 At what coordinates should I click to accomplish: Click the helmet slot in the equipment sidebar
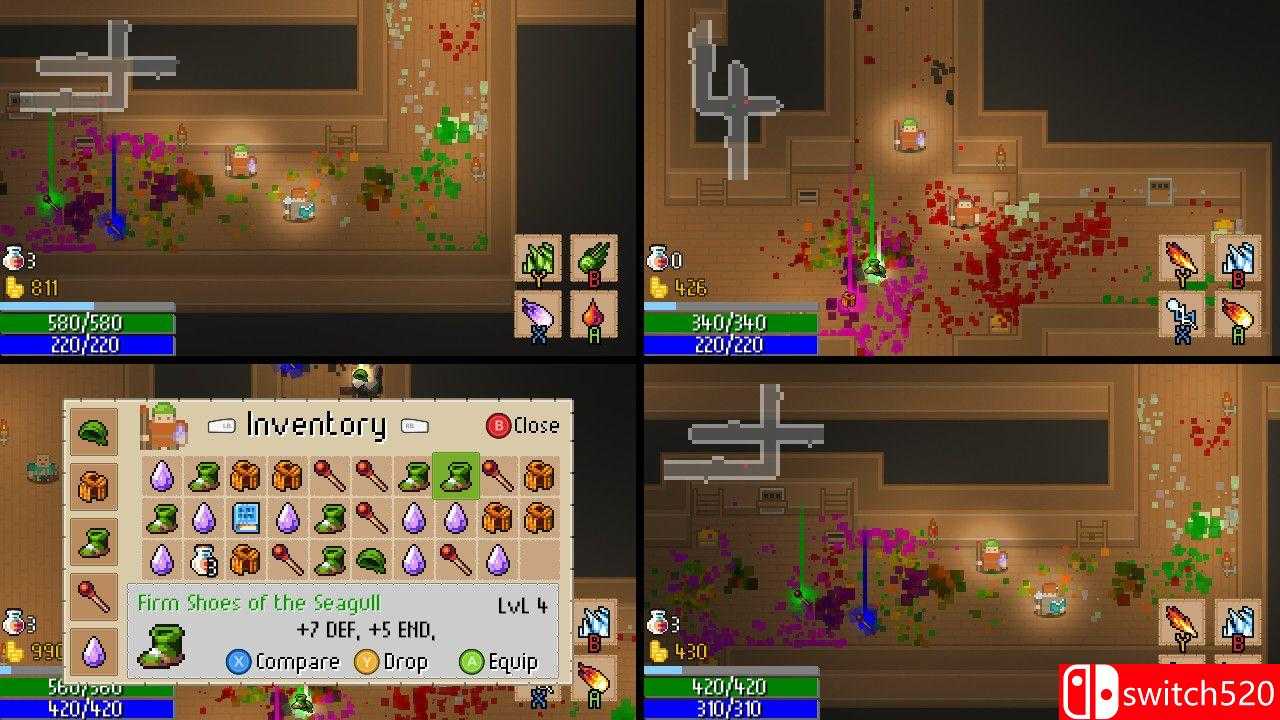click(95, 432)
